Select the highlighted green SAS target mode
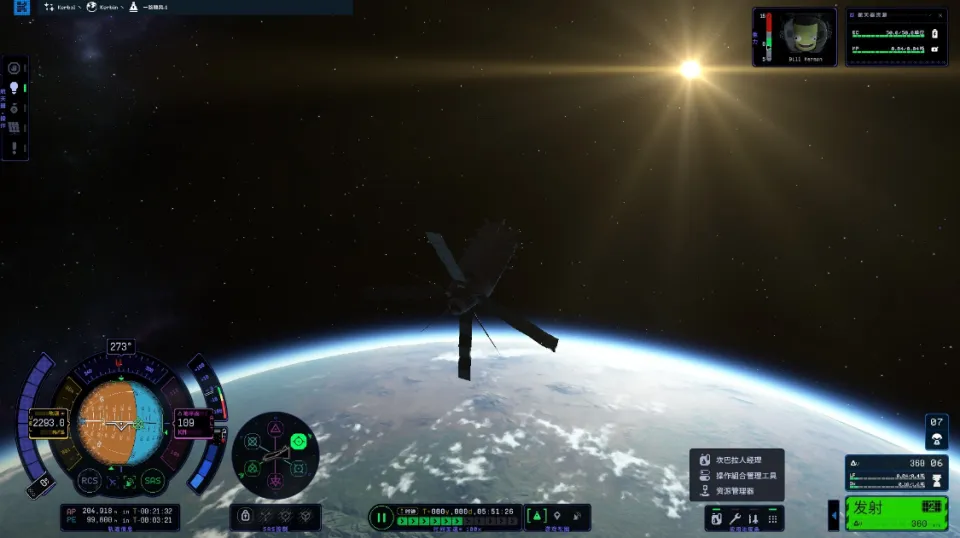960x538 pixels. pos(298,441)
